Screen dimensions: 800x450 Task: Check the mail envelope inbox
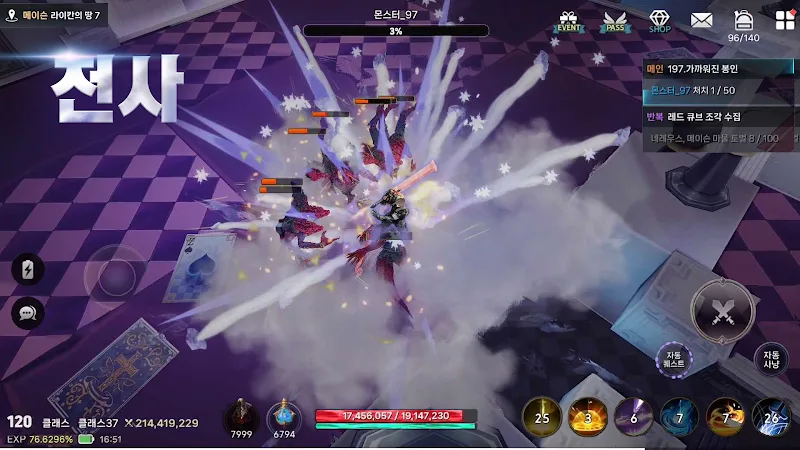point(701,20)
